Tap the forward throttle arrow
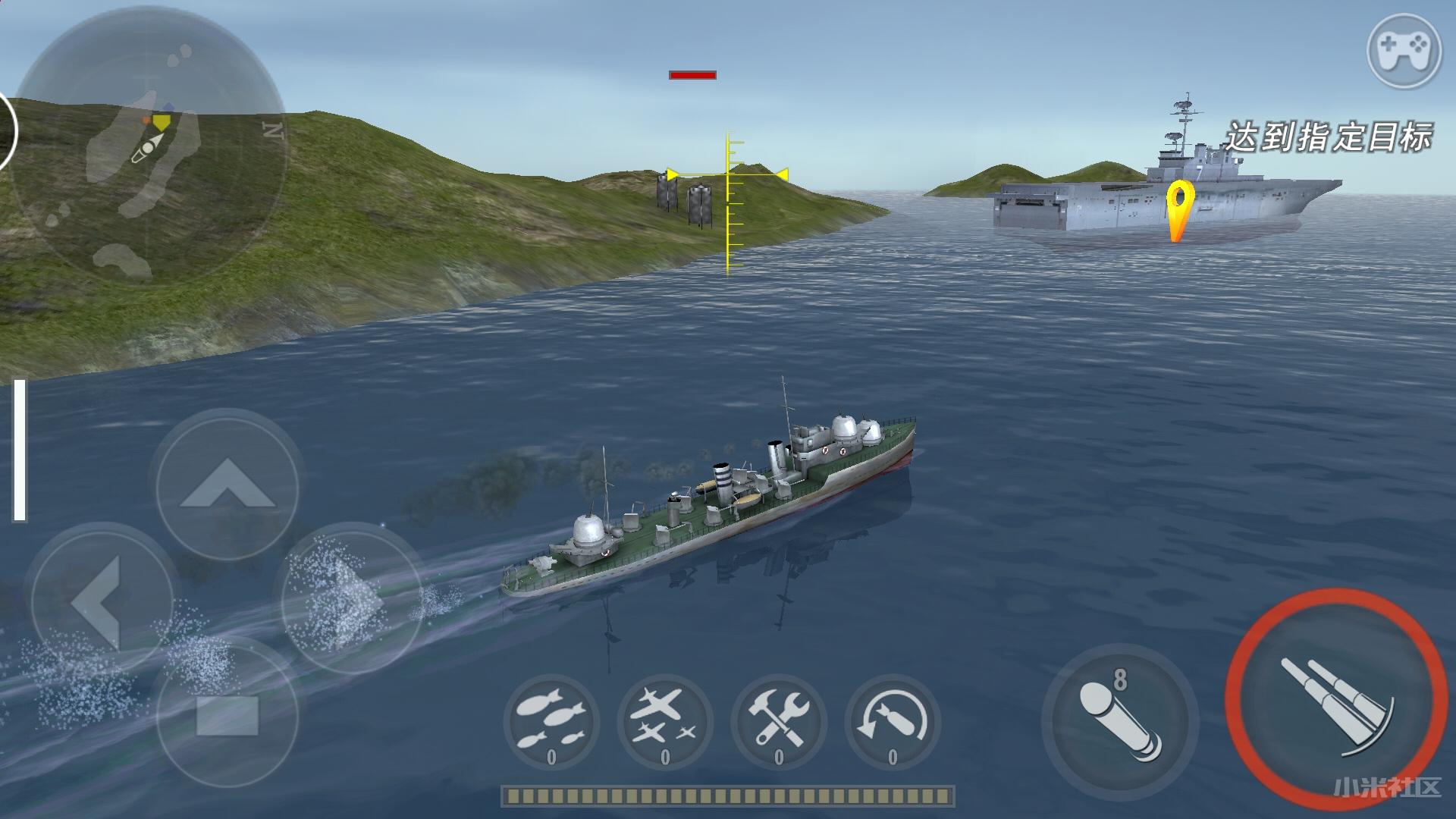The width and height of the screenshot is (1456, 819). [x=227, y=485]
